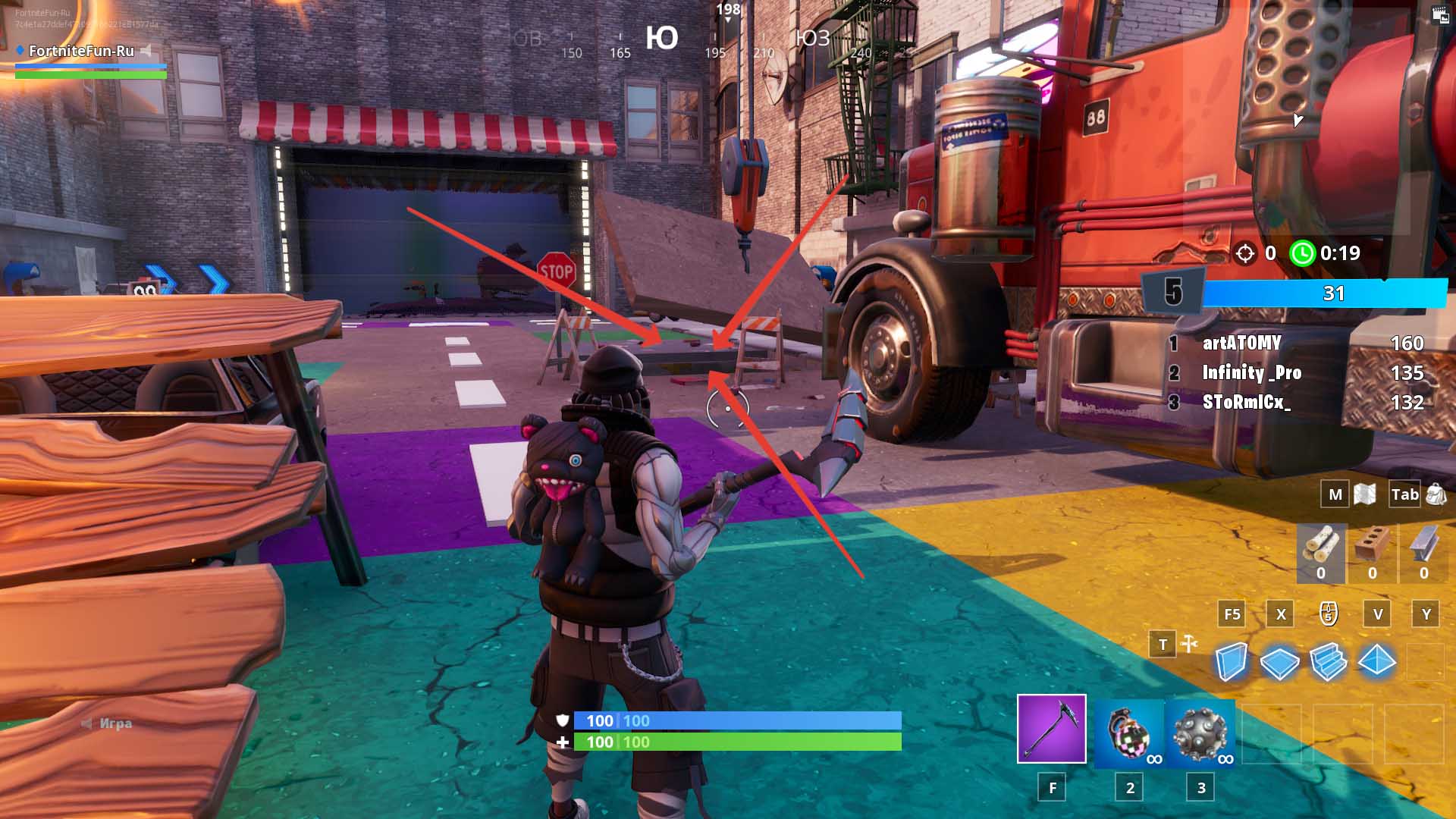Select artATOMY in the leaderboard list

(1241, 344)
